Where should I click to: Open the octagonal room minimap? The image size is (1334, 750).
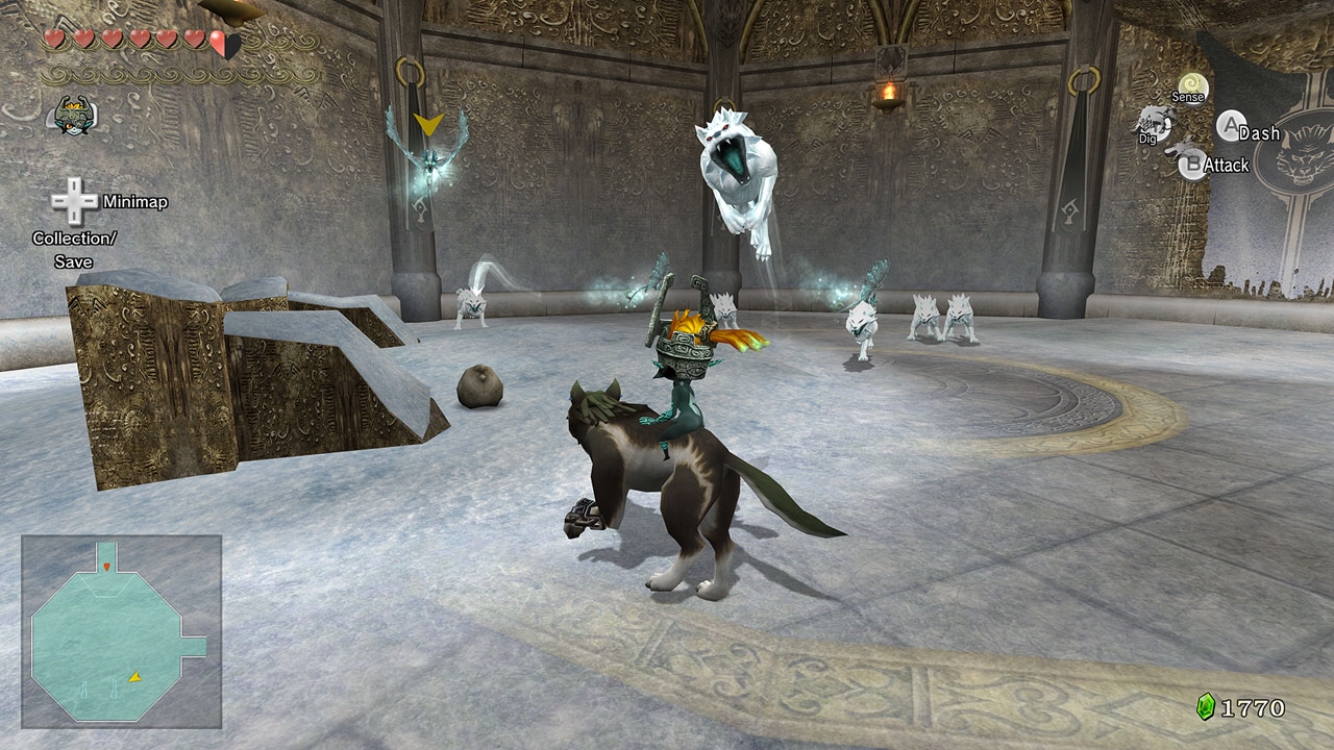point(120,632)
